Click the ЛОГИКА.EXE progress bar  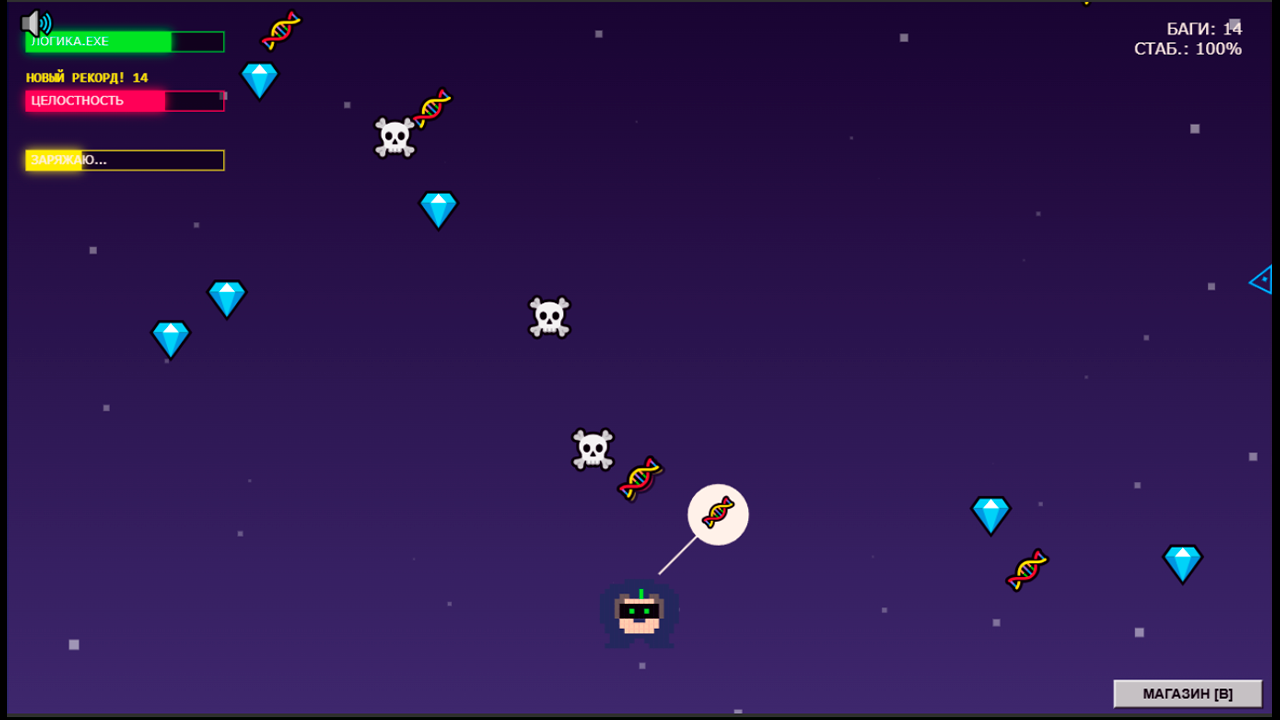pos(124,42)
